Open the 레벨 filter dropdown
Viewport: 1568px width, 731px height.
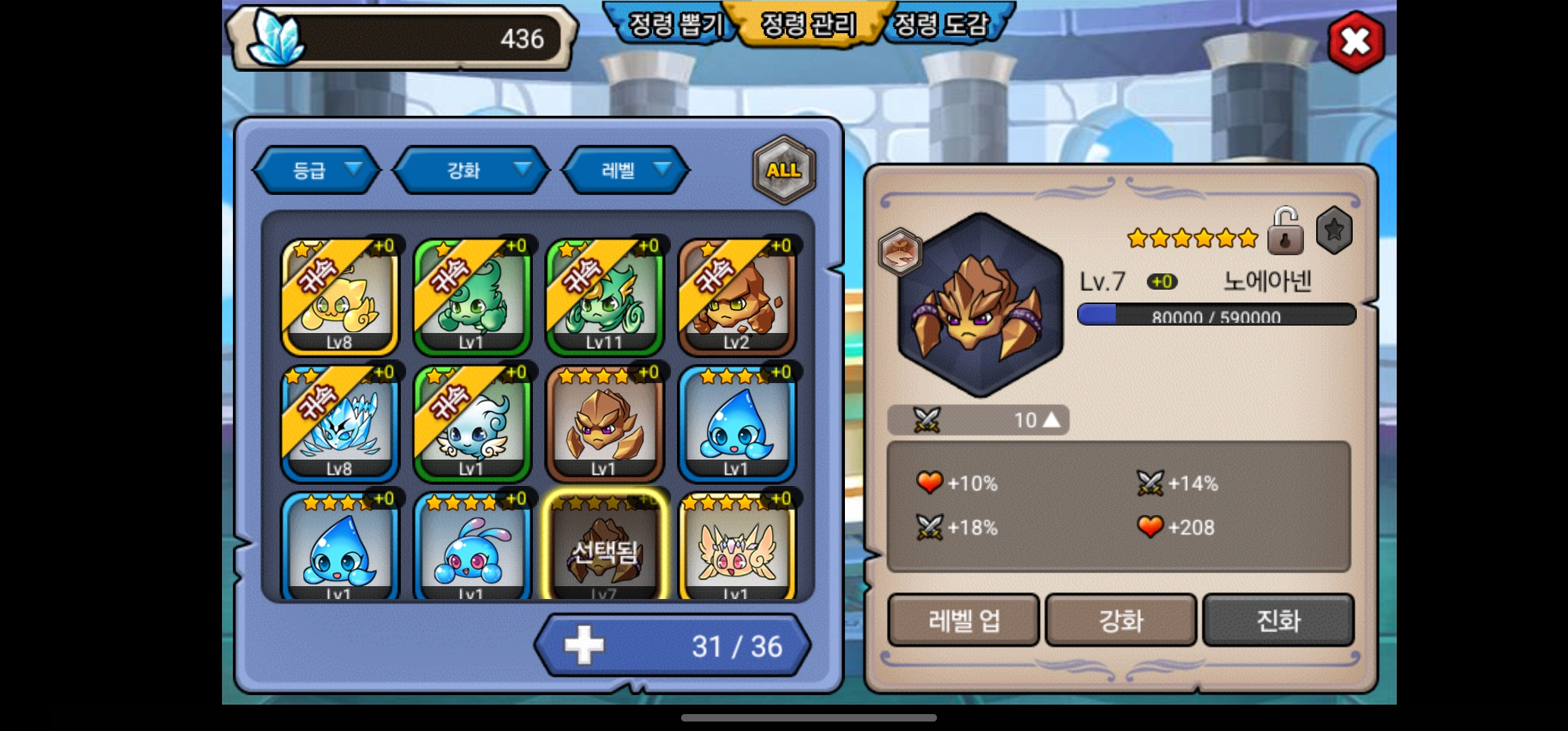(626, 170)
